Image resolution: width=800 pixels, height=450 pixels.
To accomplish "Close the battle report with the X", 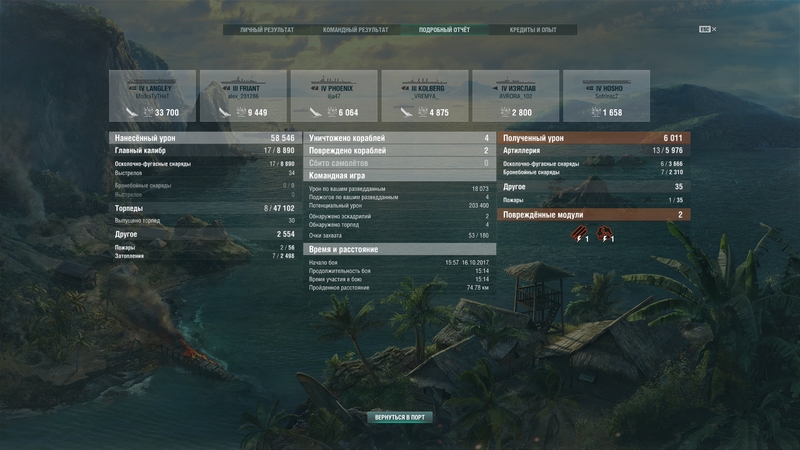I will [714, 30].
